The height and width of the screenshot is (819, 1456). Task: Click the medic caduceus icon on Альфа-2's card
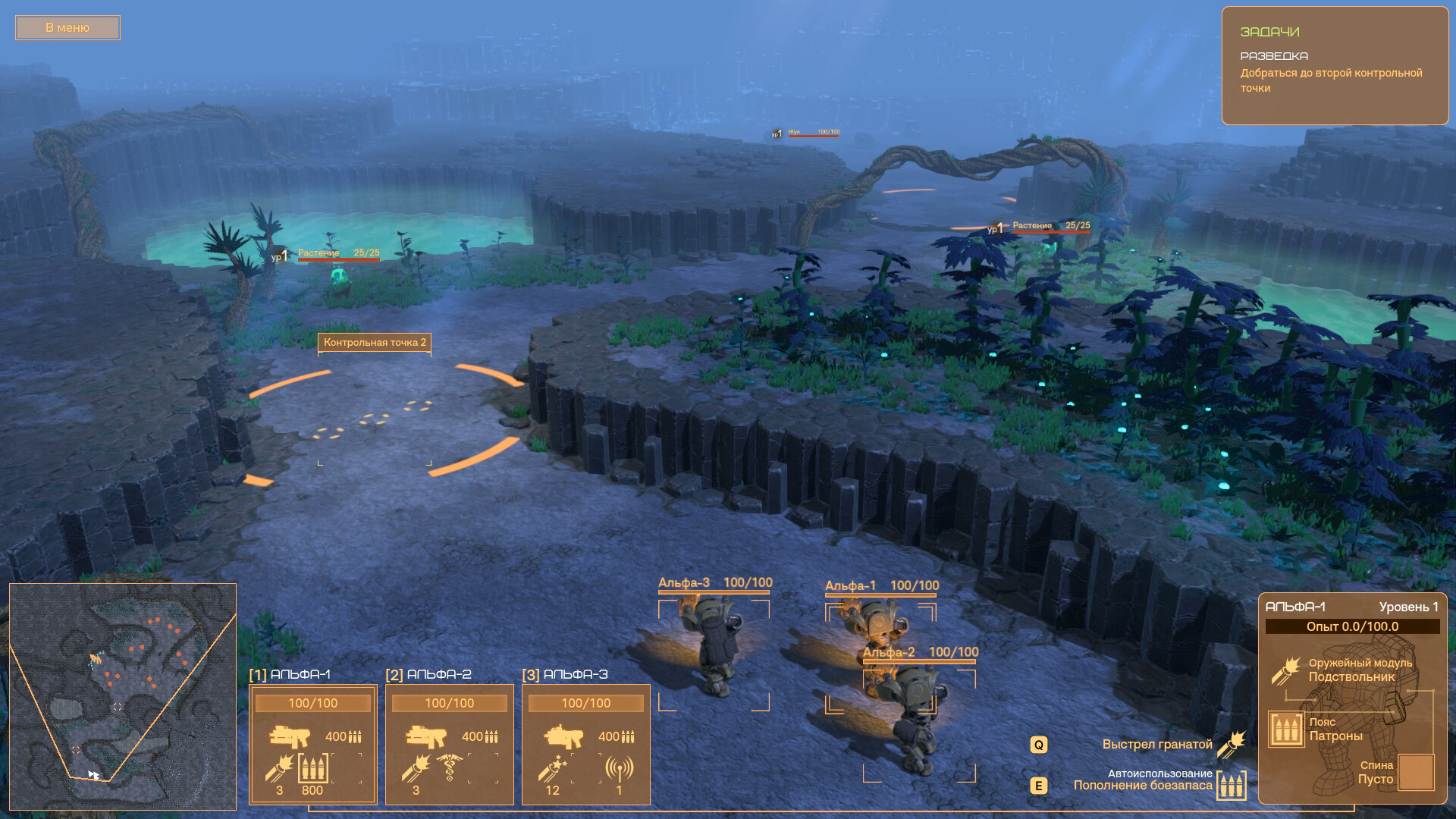pyautogui.click(x=450, y=769)
